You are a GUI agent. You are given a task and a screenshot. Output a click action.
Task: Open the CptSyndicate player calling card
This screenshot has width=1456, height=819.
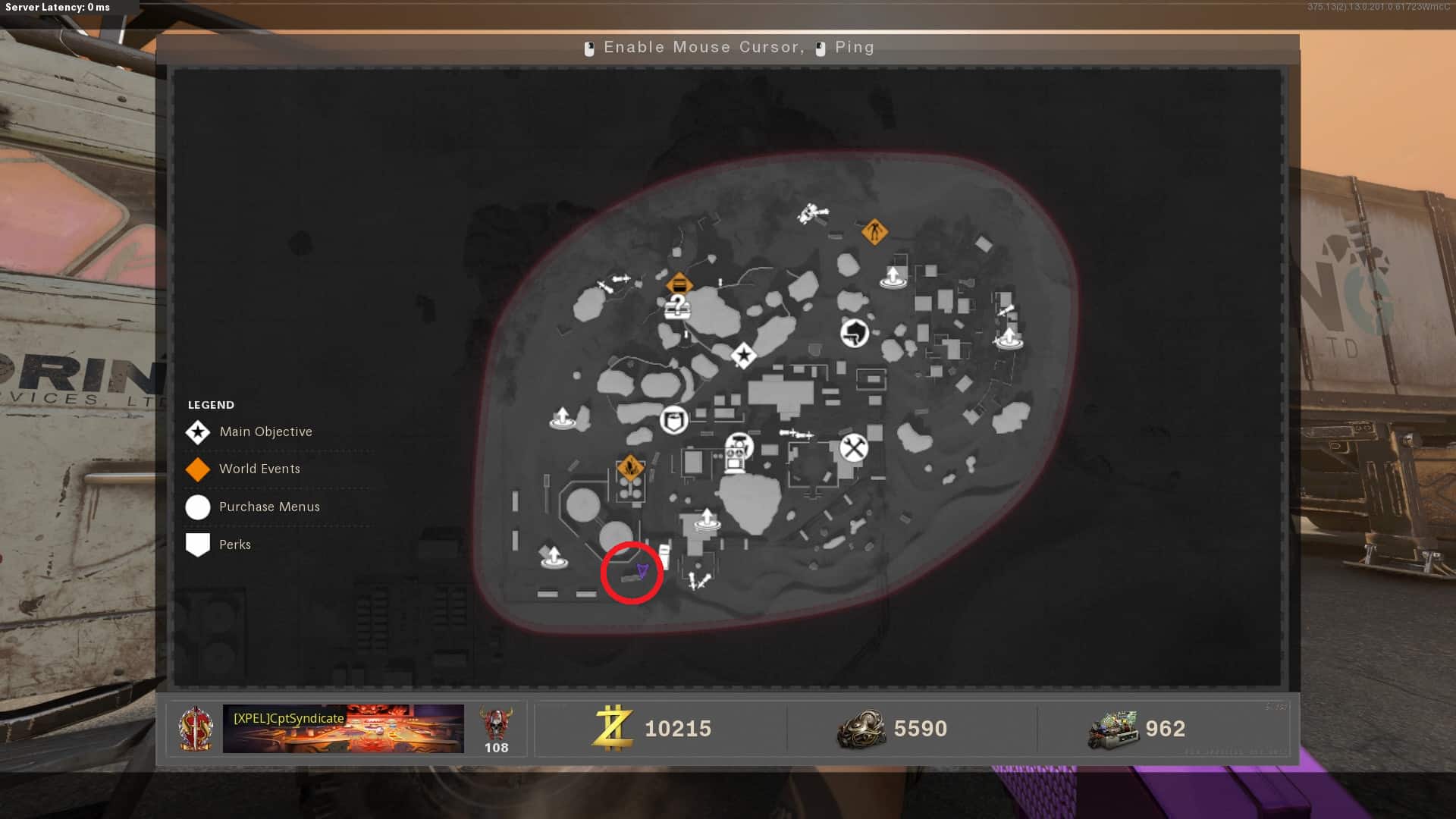[x=343, y=728]
